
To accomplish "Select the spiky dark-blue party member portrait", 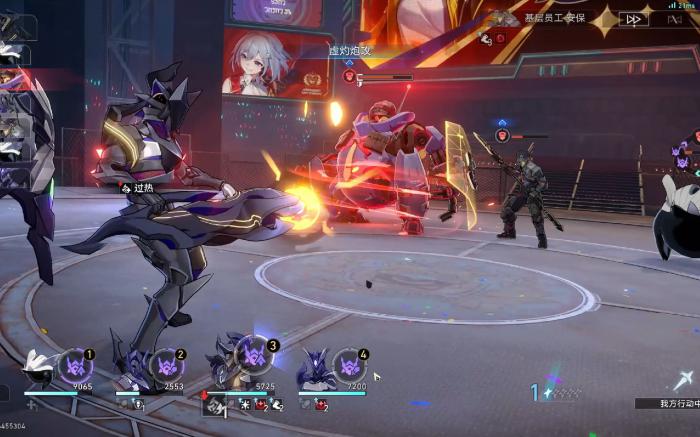I will [x=314, y=369].
